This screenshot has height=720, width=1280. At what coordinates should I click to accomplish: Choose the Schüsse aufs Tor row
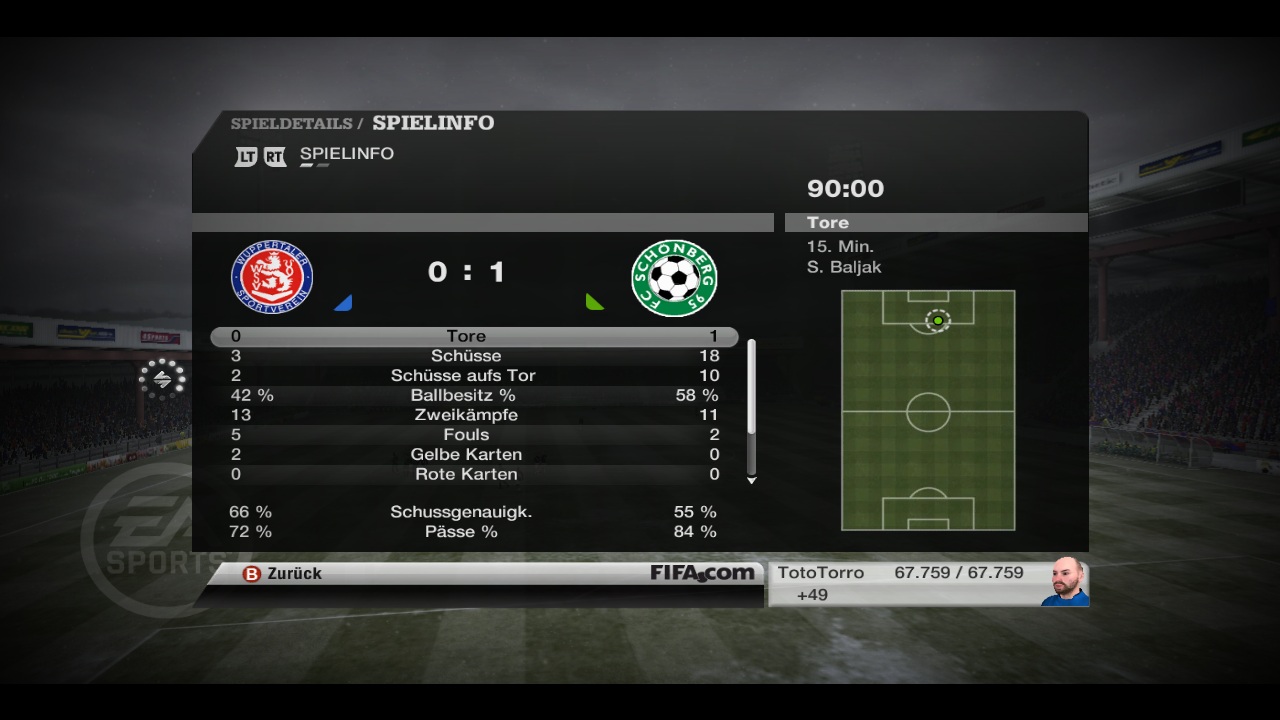pos(474,376)
